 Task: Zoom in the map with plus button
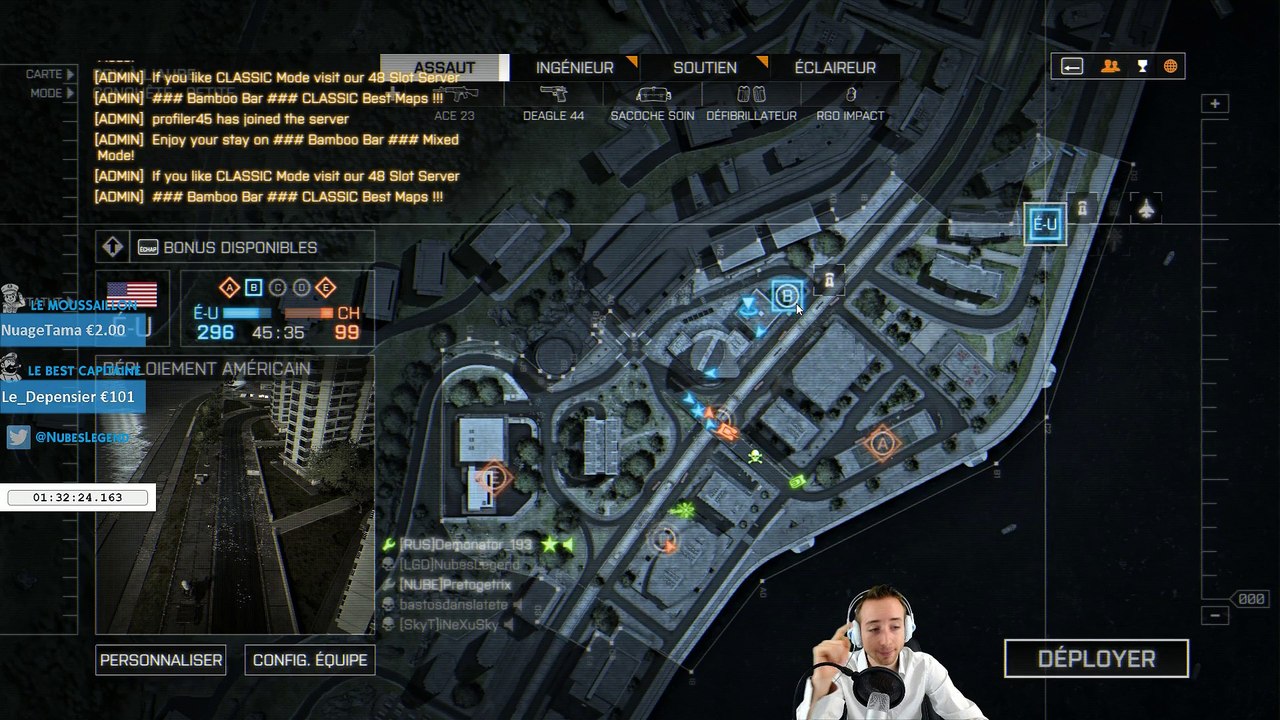pyautogui.click(x=1215, y=104)
